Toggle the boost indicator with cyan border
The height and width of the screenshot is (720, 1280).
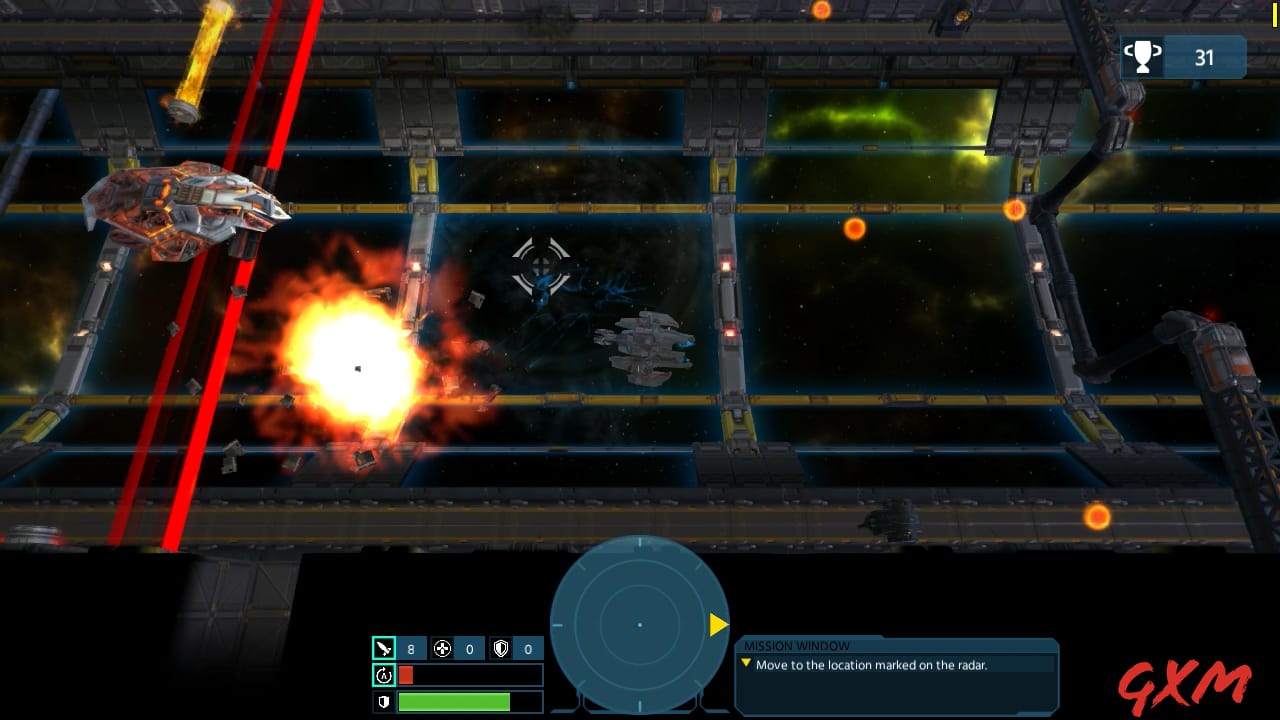coord(385,675)
